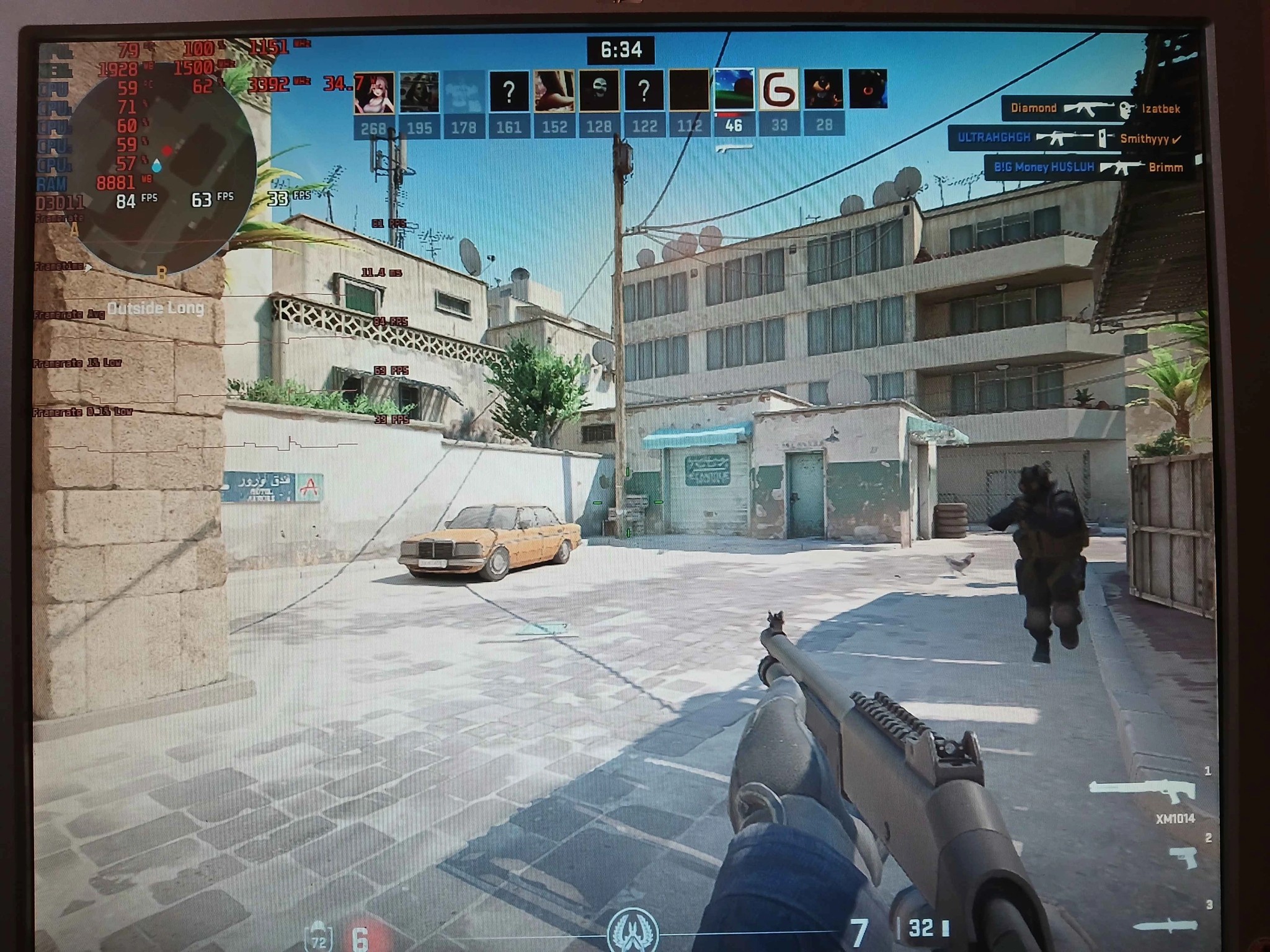This screenshot has height=952, width=1270.
Task: Select the pink-haired anime player avatar
Action: point(373,92)
